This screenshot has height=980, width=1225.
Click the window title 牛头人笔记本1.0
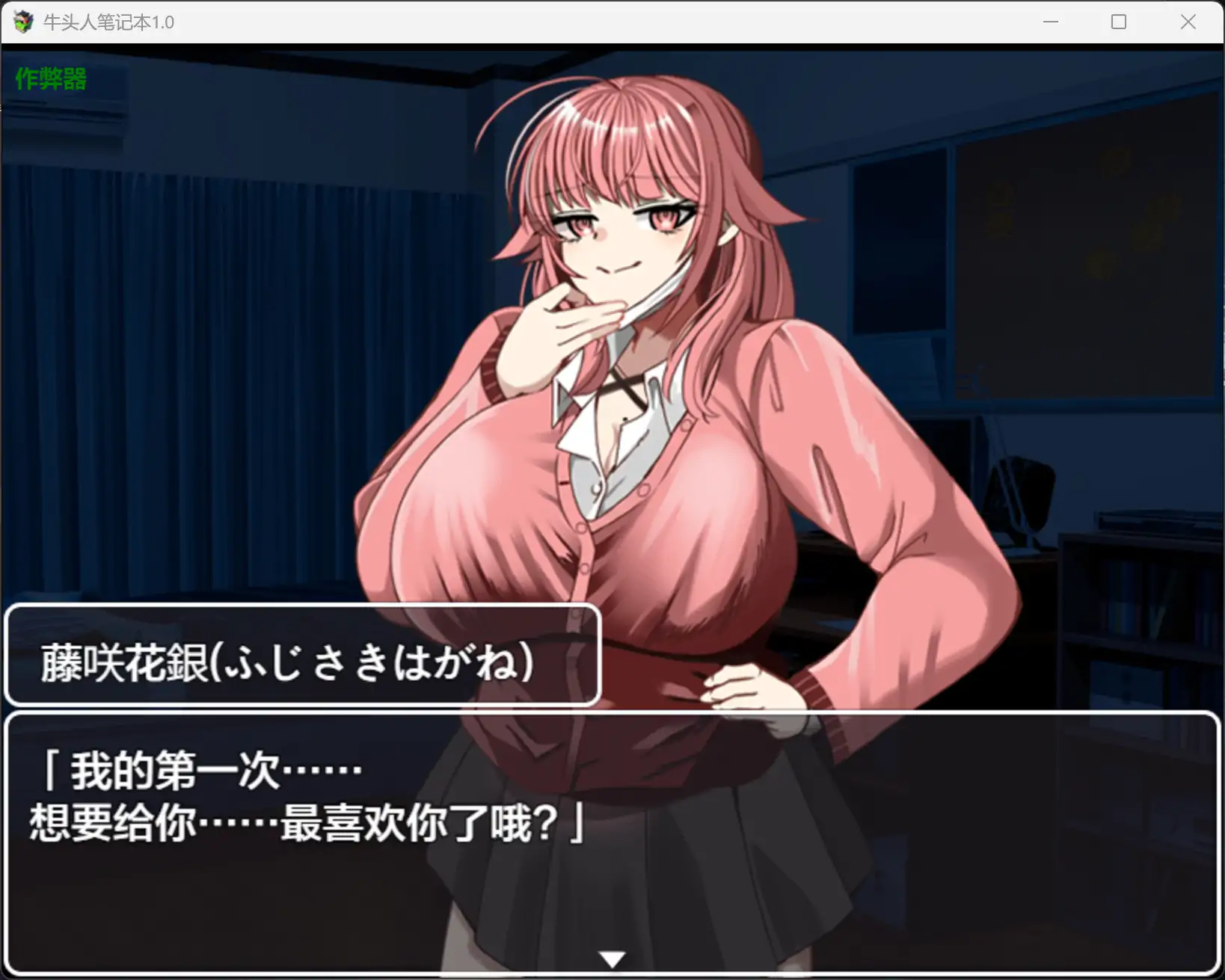[108, 22]
